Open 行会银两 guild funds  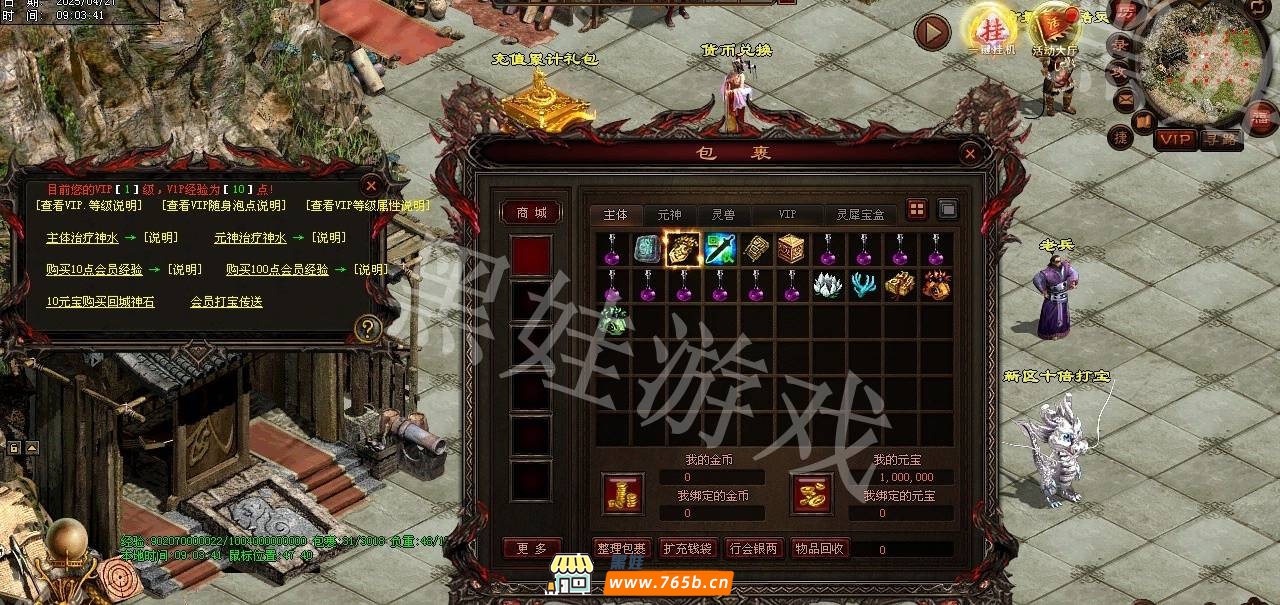pos(753,548)
